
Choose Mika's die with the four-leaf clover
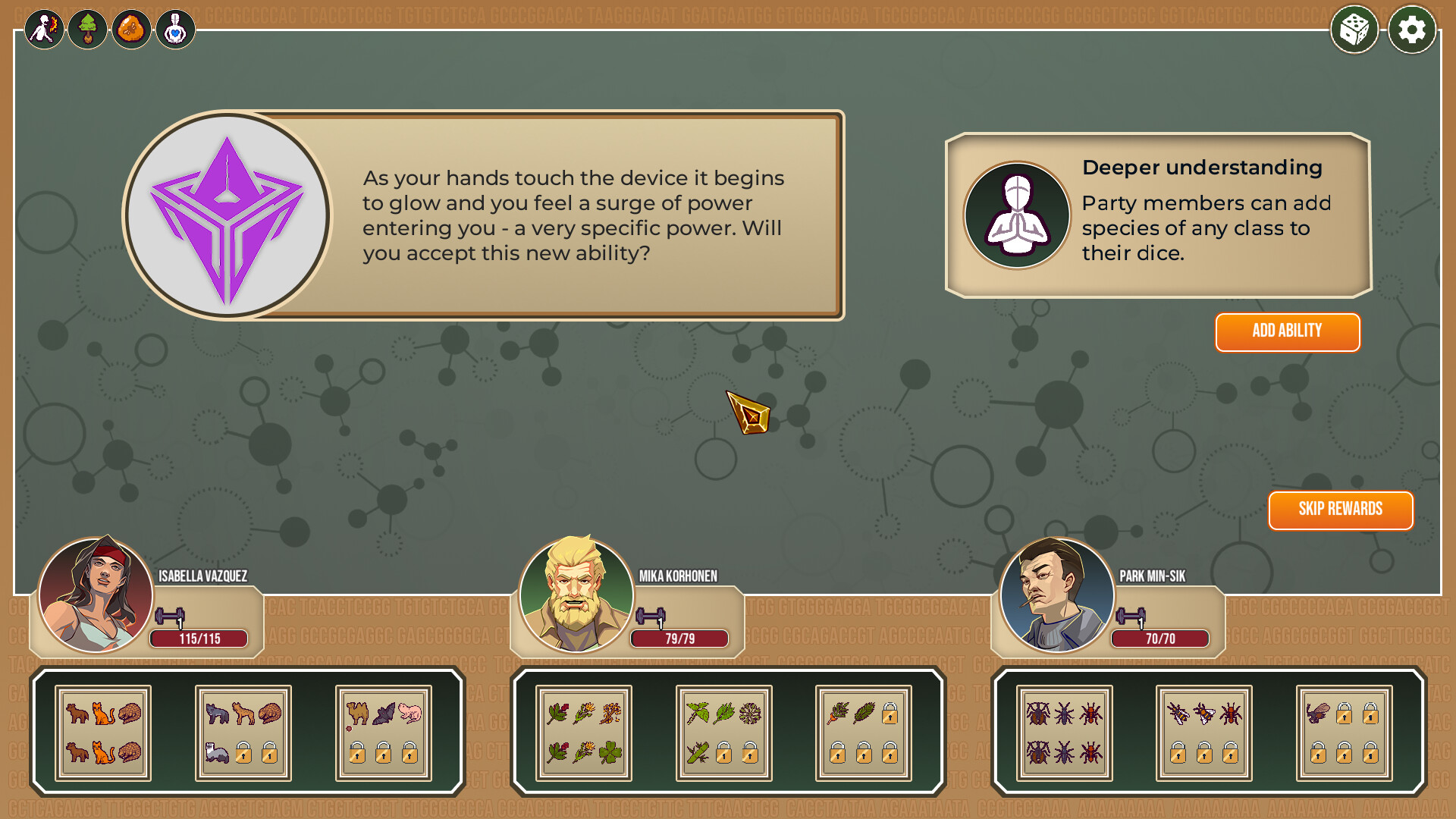pos(583,733)
